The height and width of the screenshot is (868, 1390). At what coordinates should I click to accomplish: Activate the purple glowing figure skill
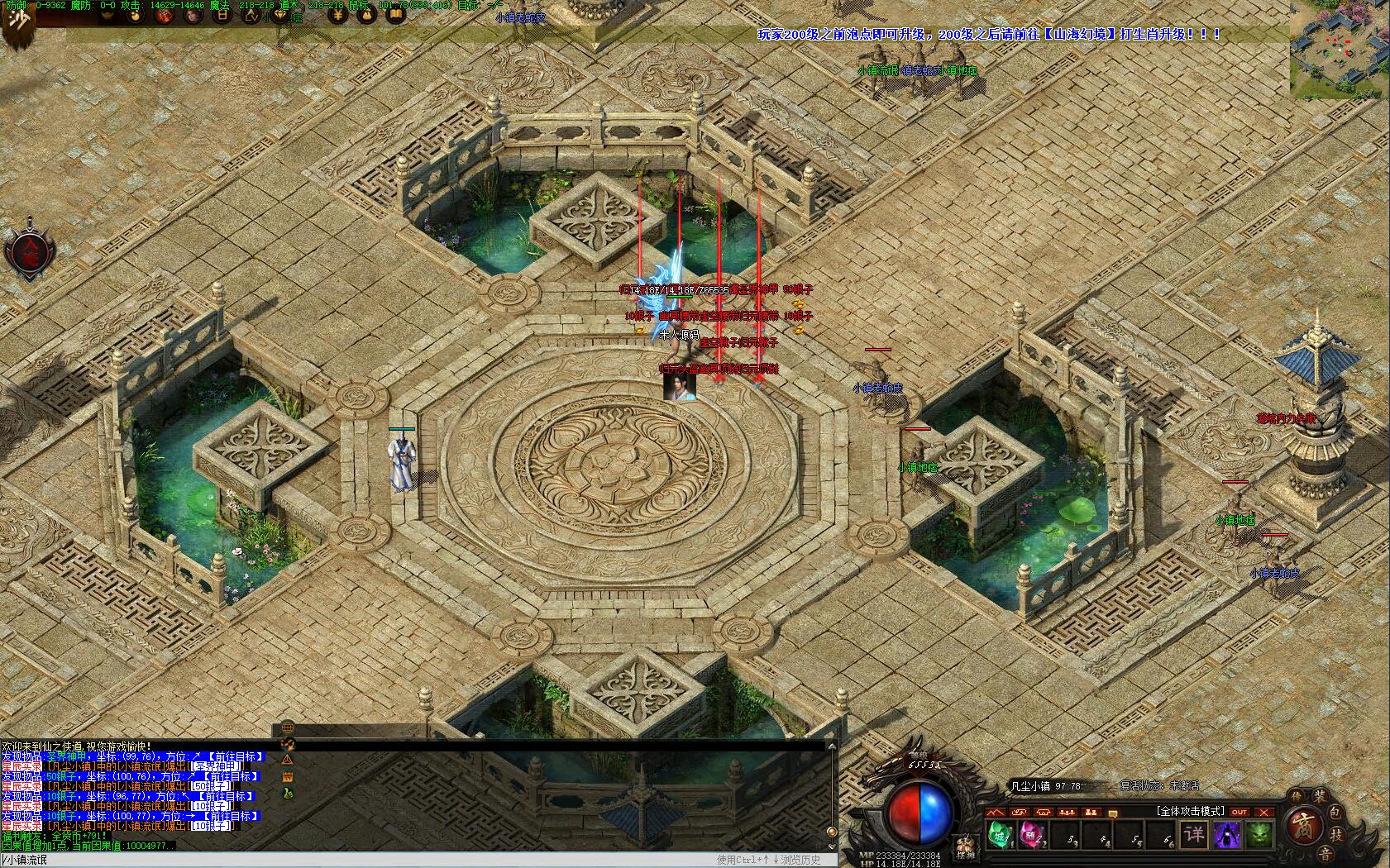point(1226,833)
